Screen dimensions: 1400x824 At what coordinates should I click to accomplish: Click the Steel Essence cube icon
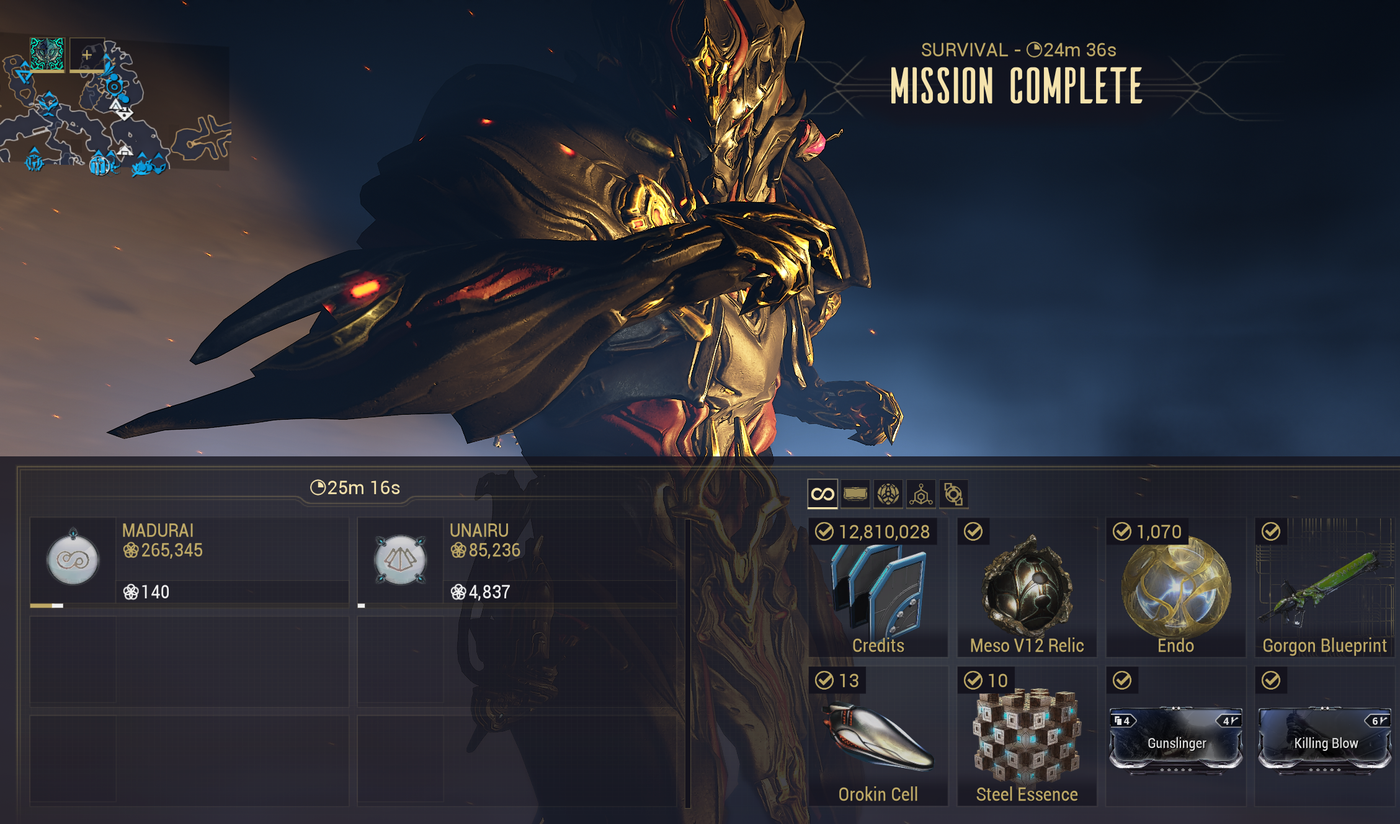[x=1026, y=735]
